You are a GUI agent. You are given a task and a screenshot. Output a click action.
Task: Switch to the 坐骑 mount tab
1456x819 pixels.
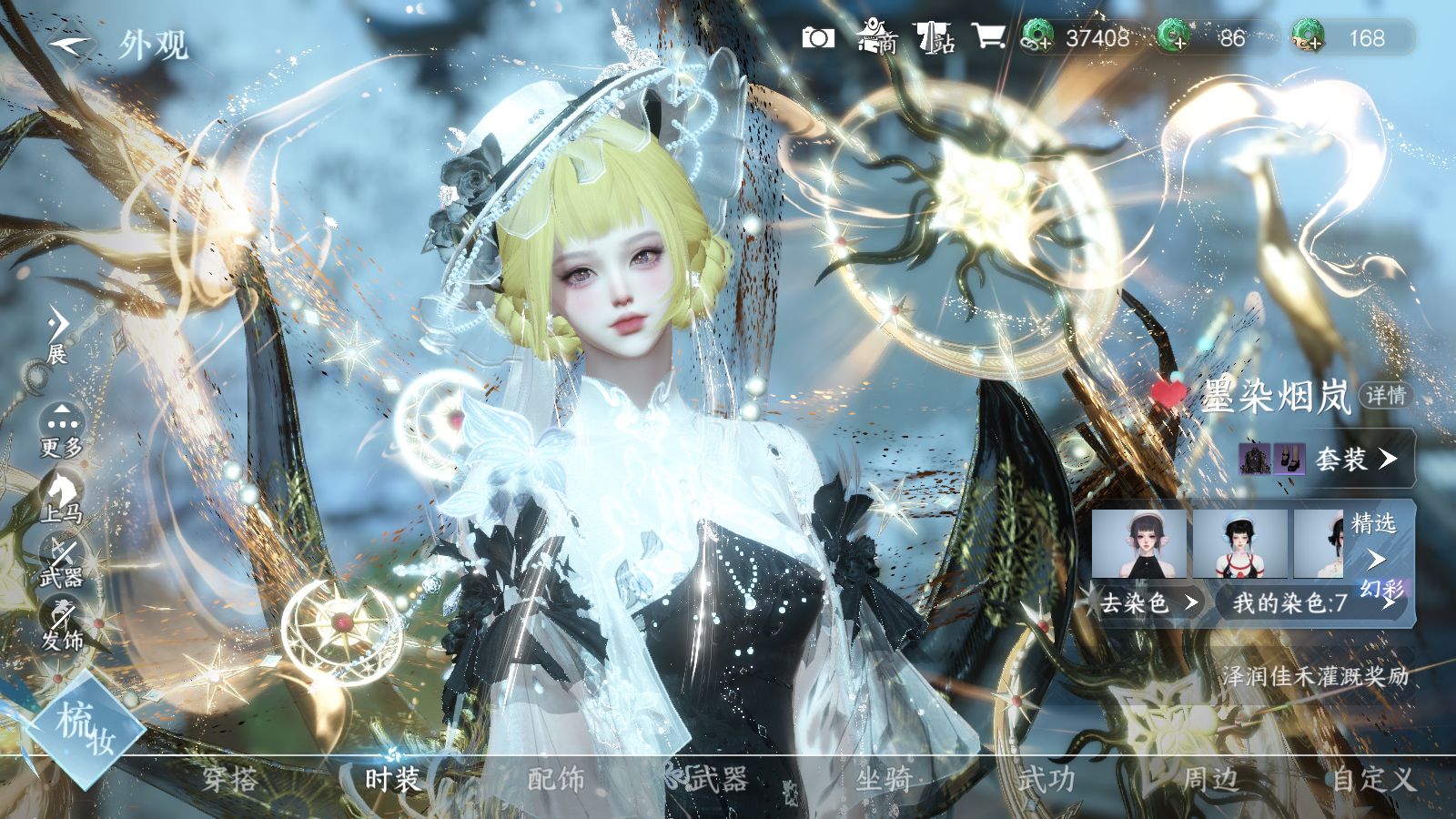(883, 780)
